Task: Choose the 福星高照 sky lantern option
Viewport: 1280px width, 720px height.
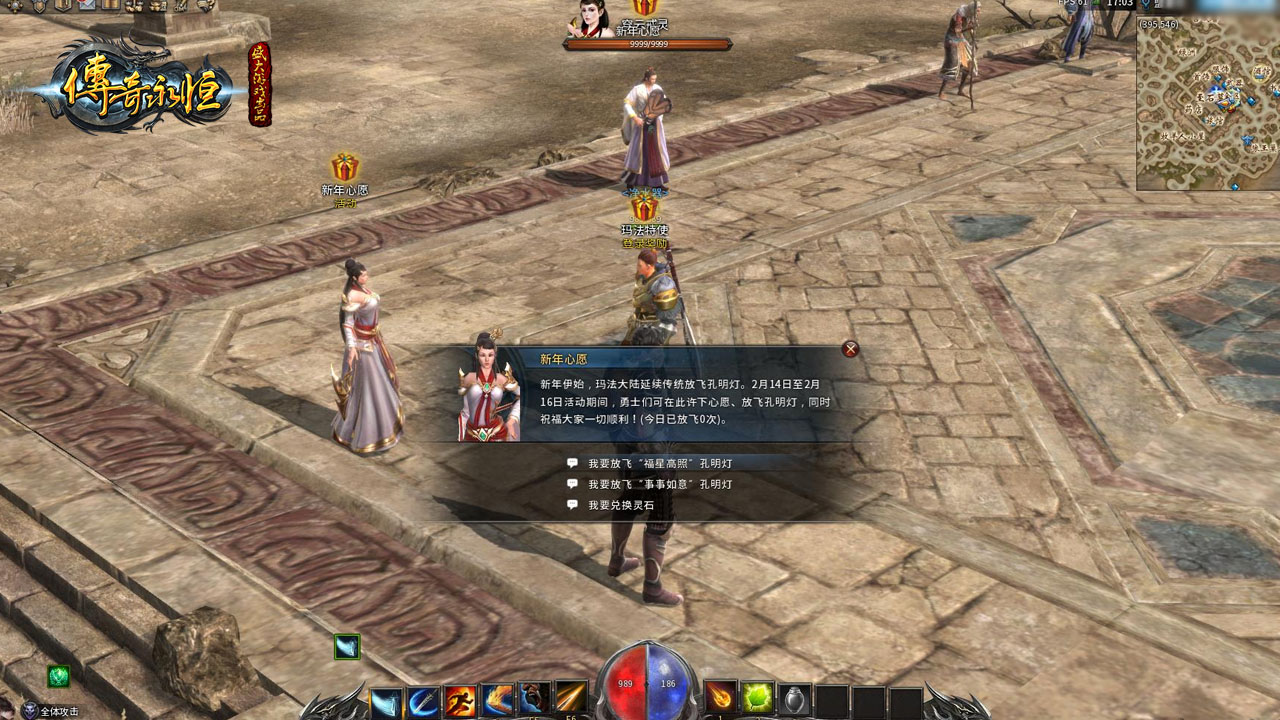Action: (660, 464)
